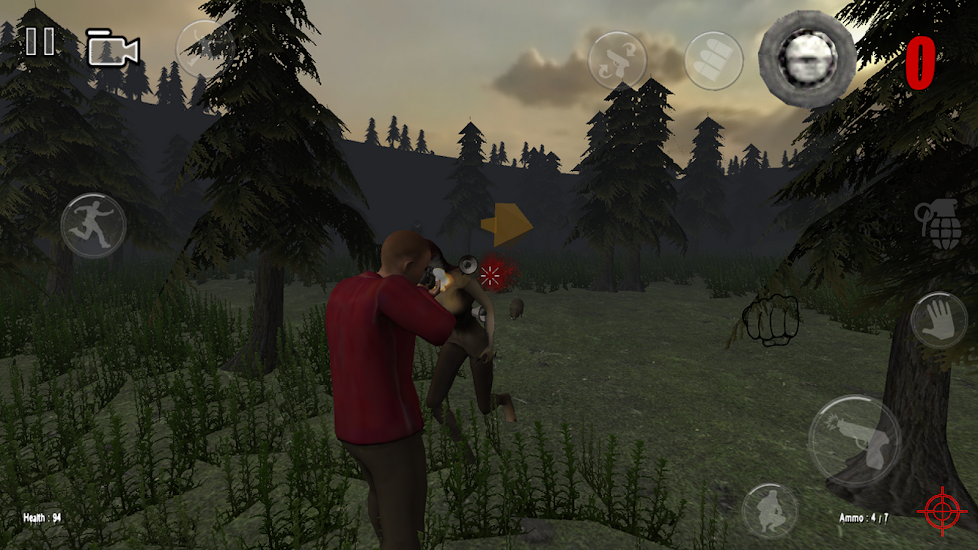
Task: Reload using the bullets button
Action: coord(714,61)
